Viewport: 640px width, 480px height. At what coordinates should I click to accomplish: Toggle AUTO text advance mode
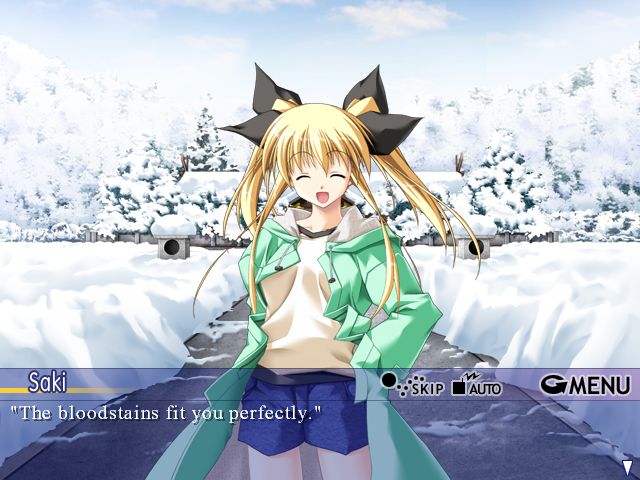(x=477, y=384)
